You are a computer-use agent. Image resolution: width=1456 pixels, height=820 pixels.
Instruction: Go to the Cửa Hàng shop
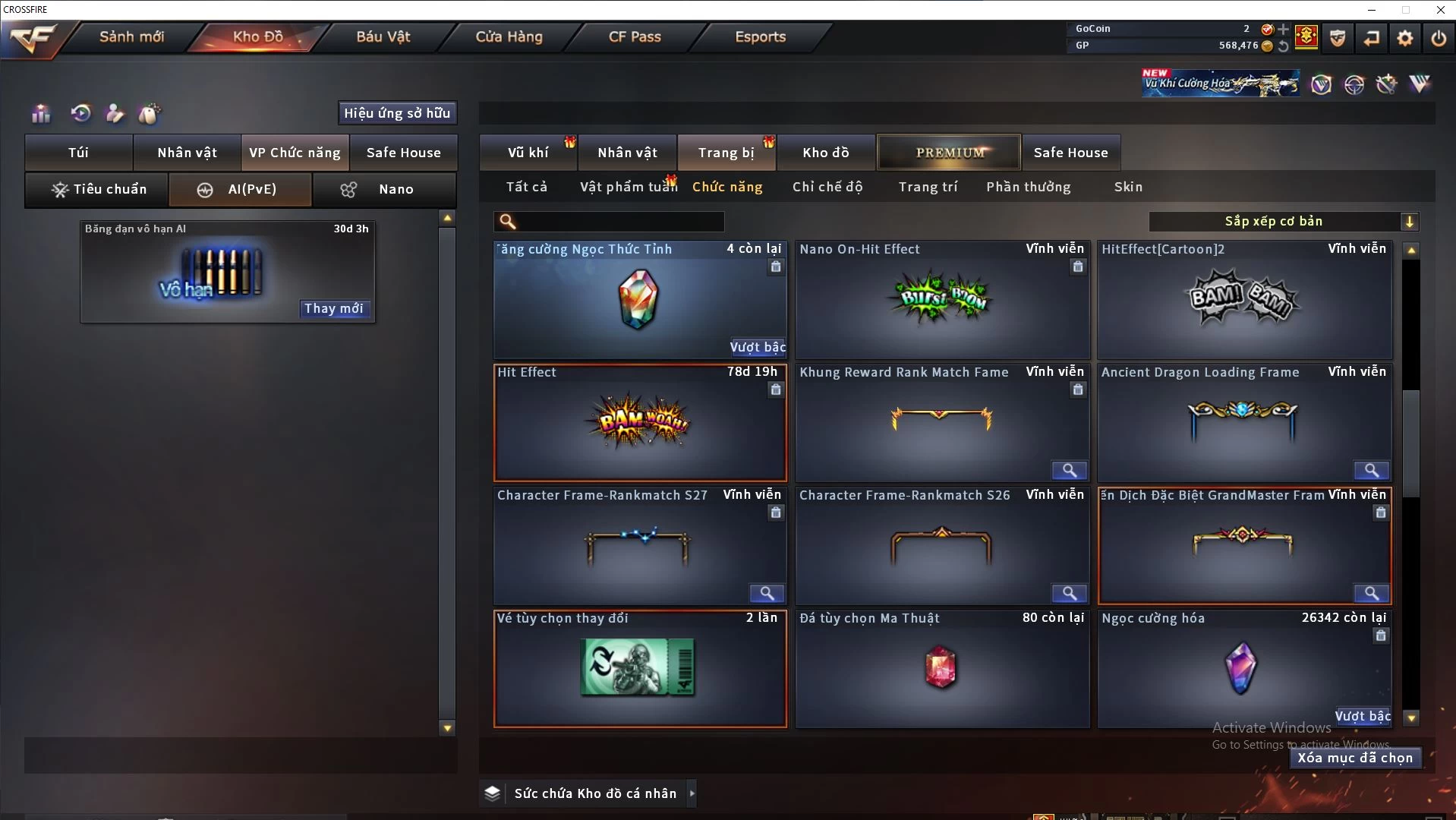(x=509, y=36)
